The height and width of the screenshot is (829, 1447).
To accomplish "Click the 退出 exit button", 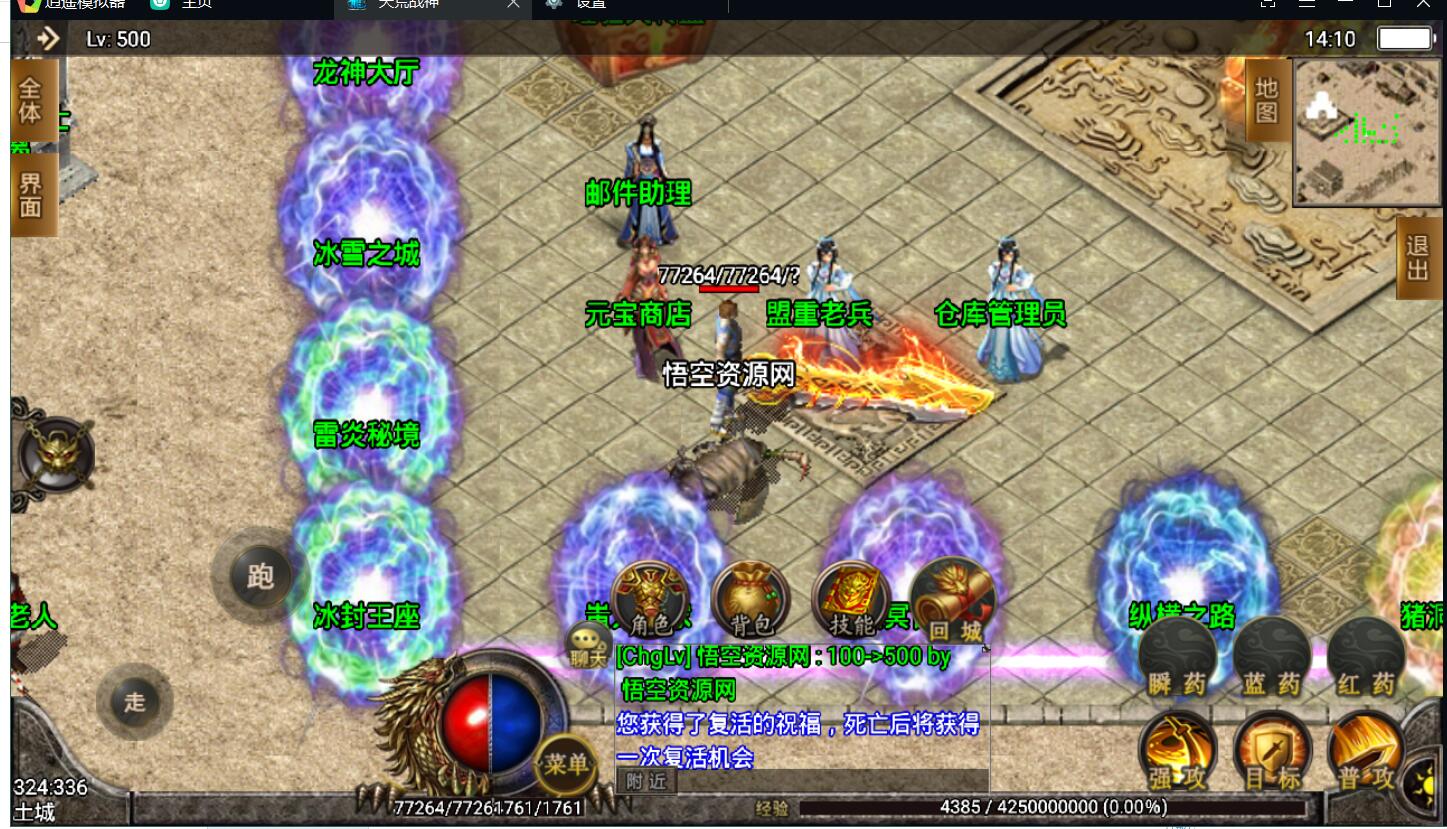I will 1417,258.
